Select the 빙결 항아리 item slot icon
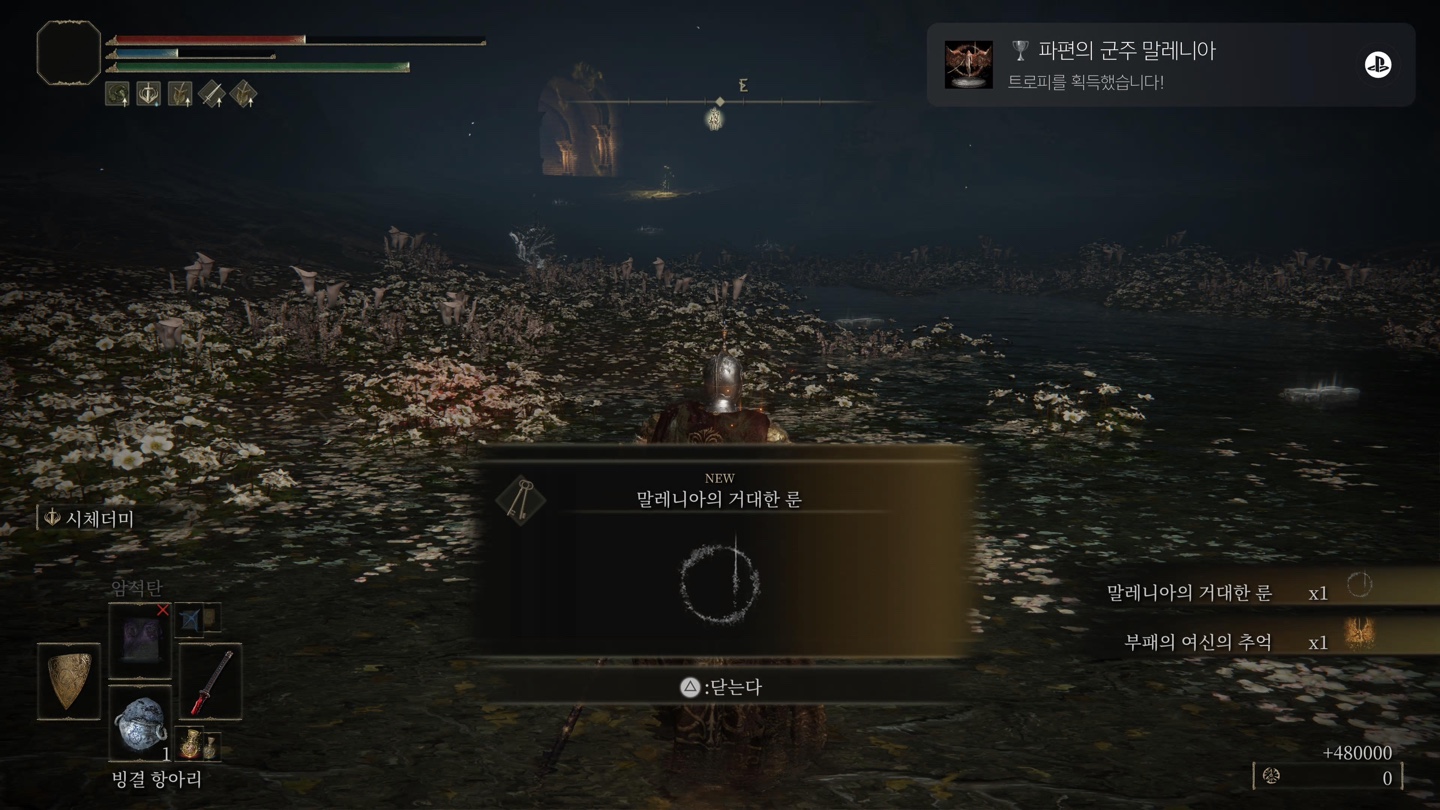The image size is (1440, 810). (x=140, y=724)
